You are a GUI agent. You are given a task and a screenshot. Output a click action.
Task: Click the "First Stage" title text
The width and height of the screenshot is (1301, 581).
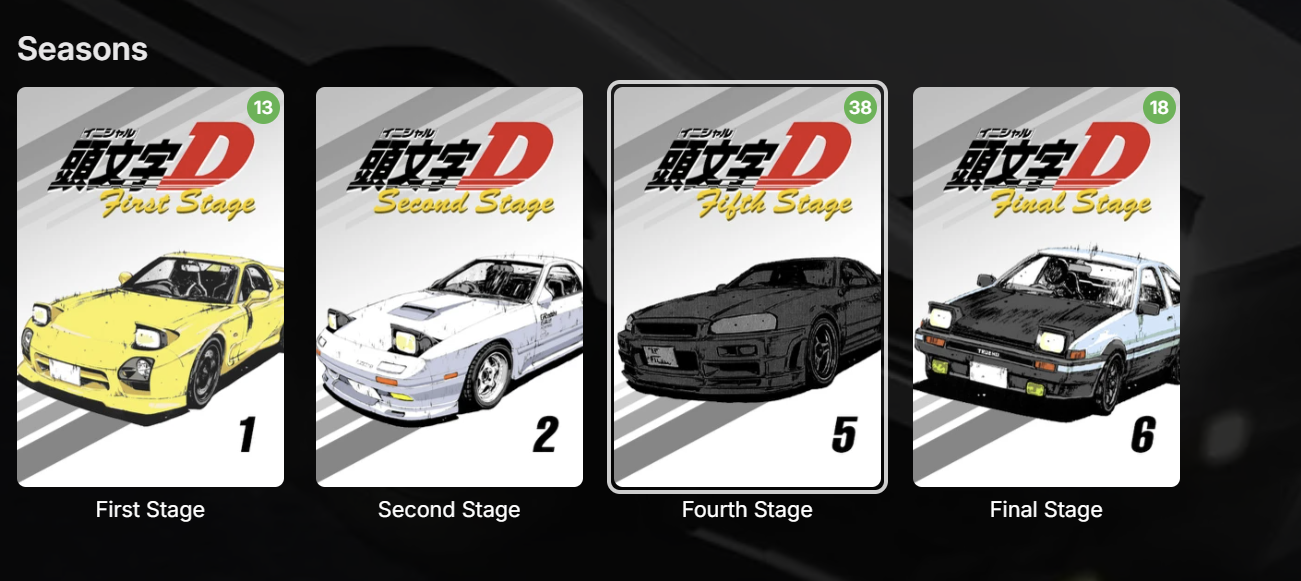(x=150, y=510)
